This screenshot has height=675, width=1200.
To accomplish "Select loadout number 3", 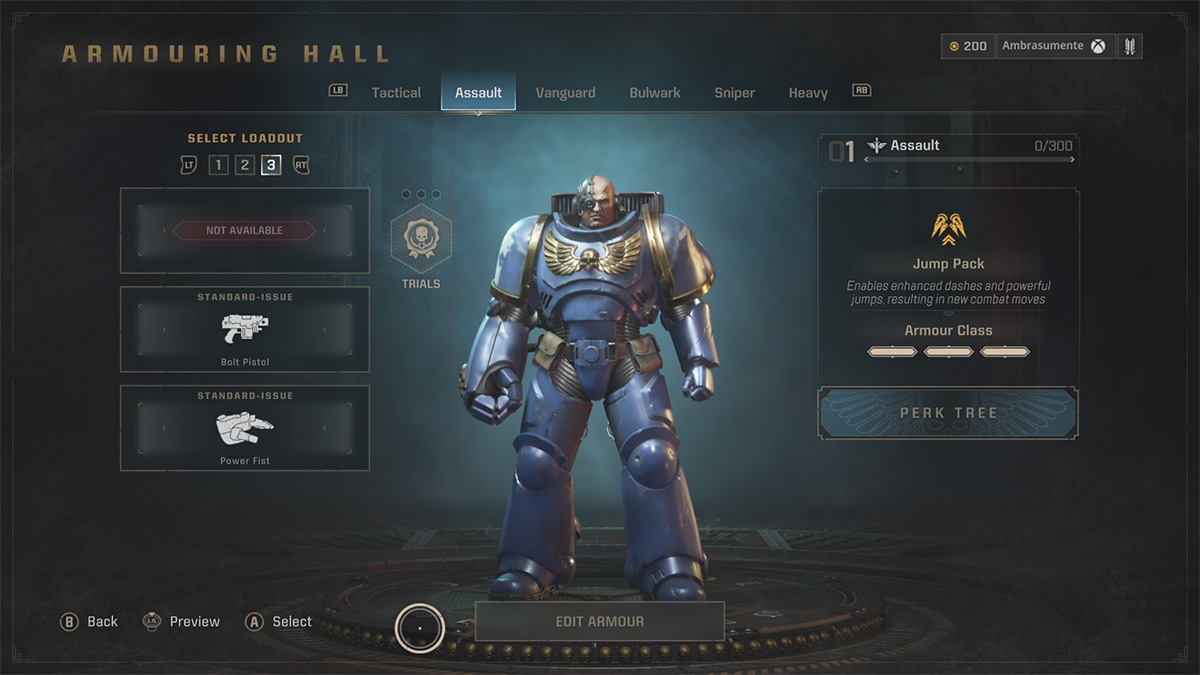I will click(271, 165).
